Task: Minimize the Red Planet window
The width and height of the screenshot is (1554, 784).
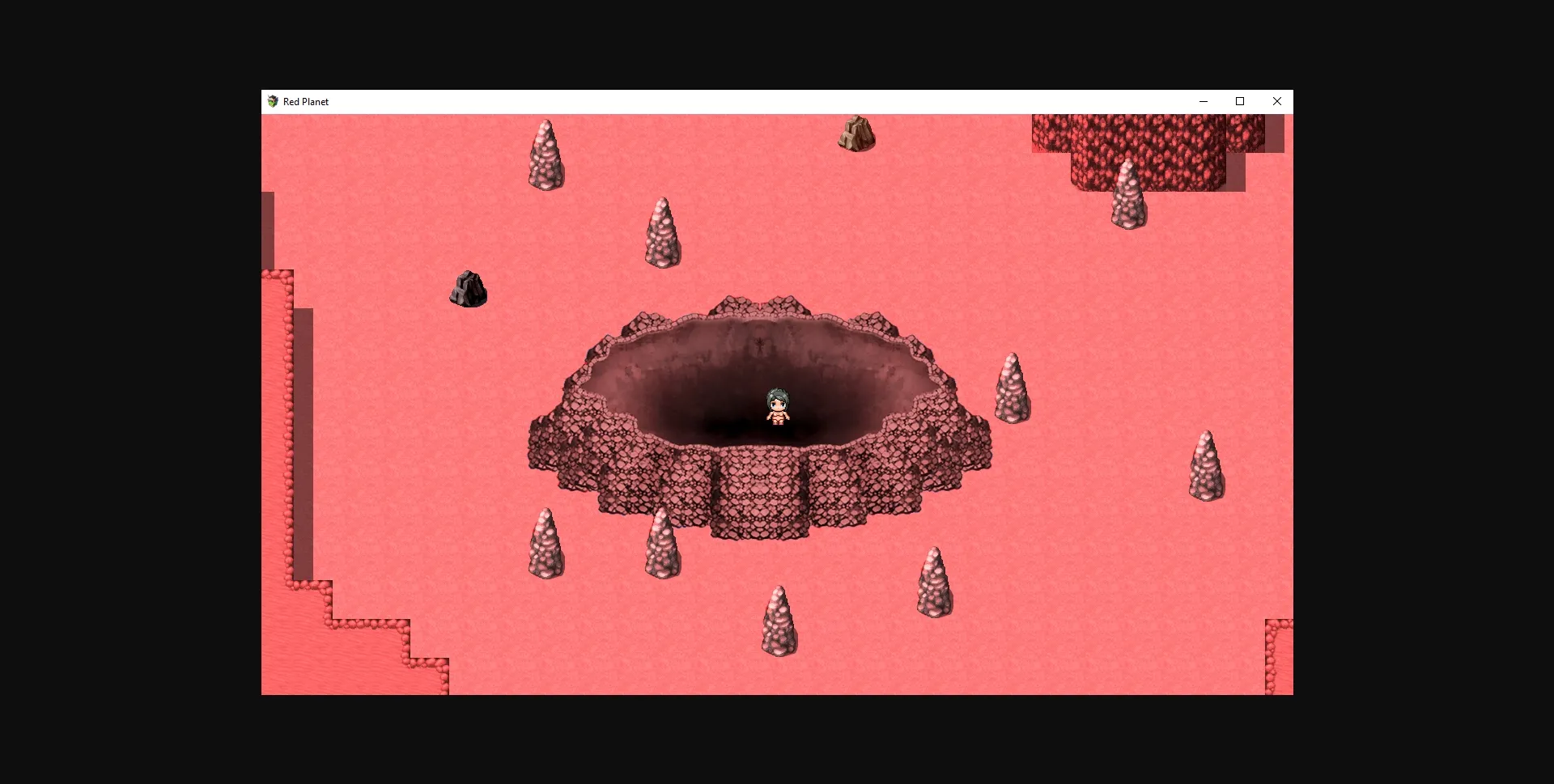Action: click(1204, 101)
